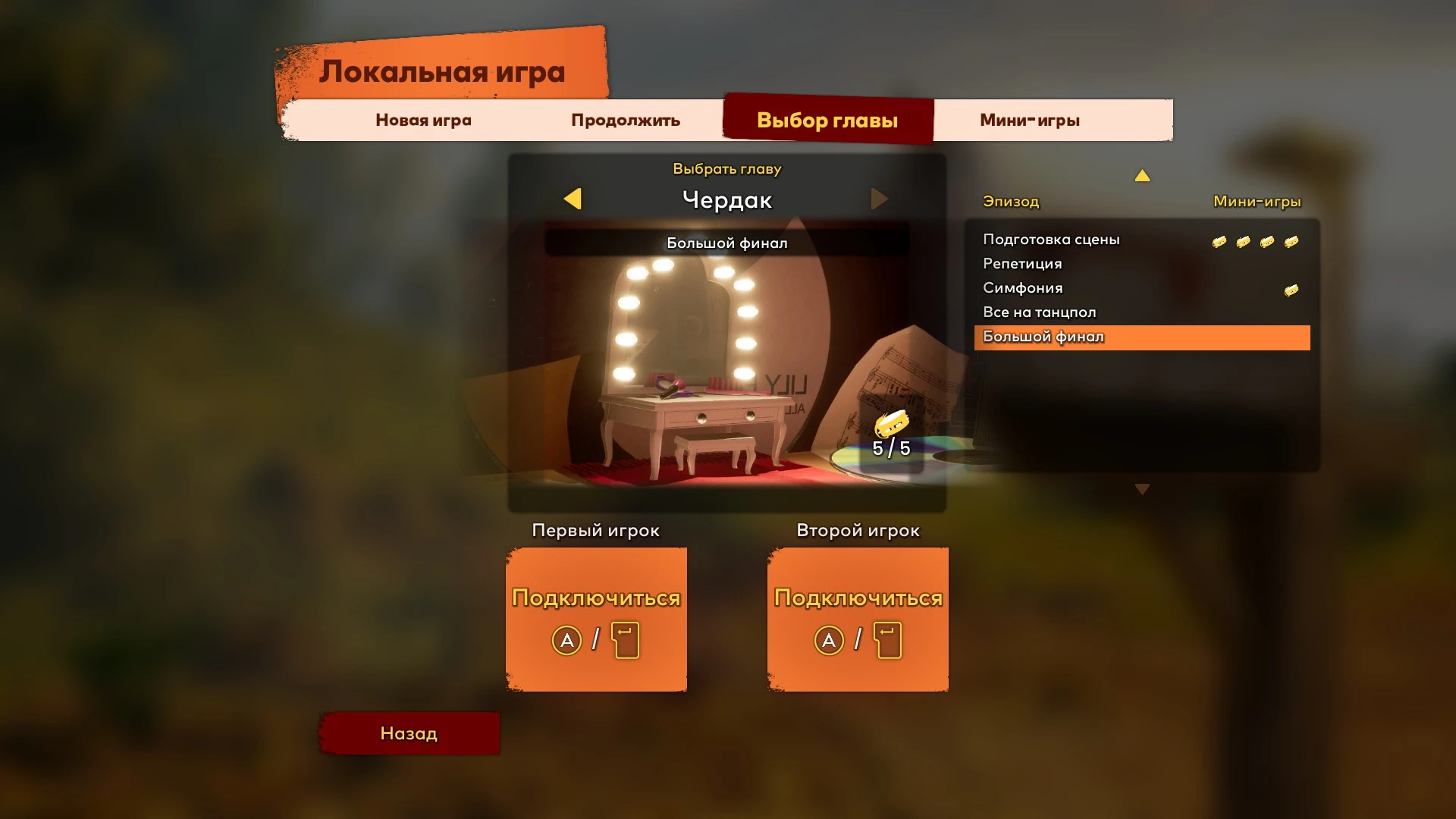Click the down scroll triangle below the episode list

1143,489
